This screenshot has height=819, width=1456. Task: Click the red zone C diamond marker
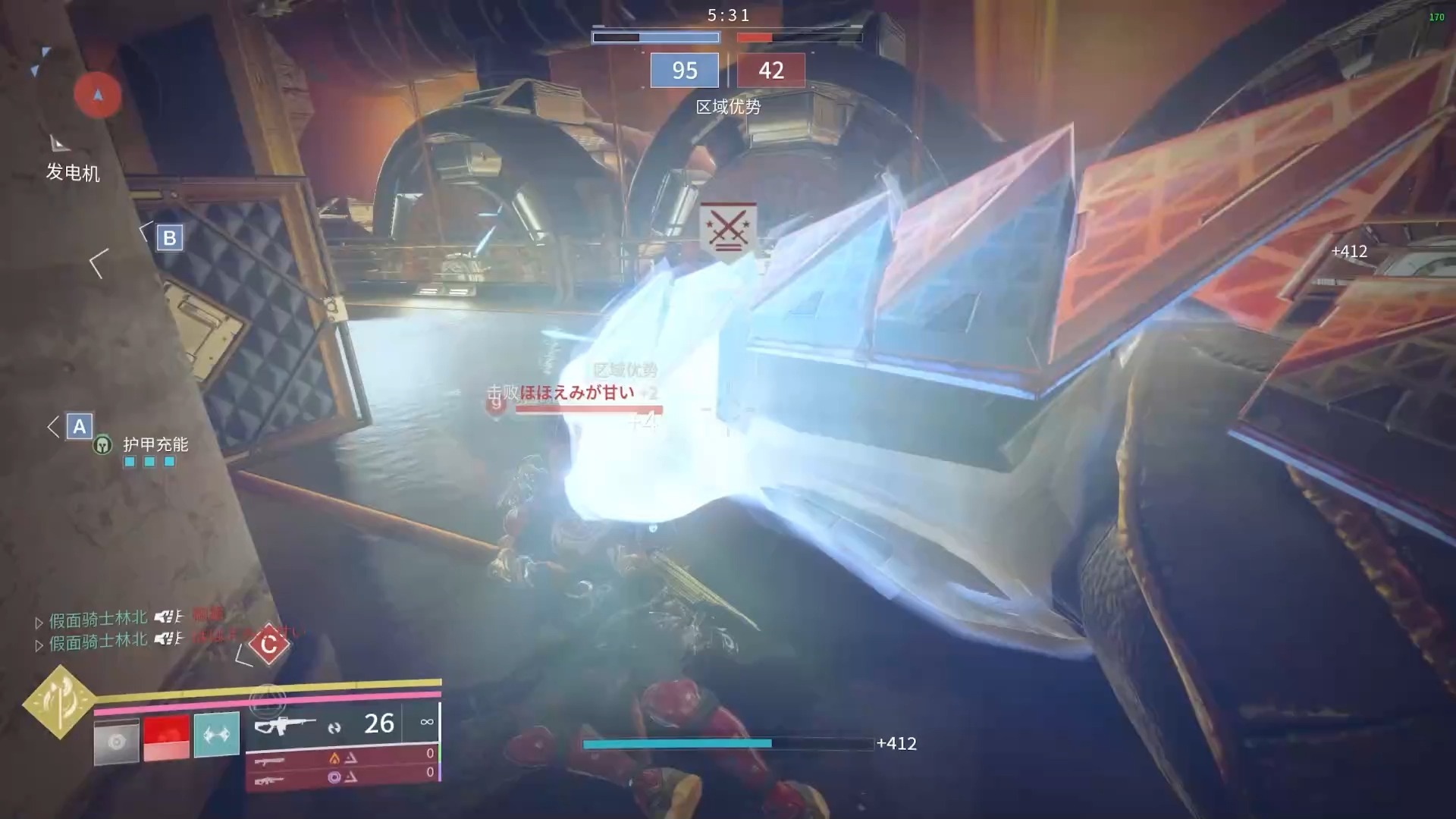click(268, 645)
